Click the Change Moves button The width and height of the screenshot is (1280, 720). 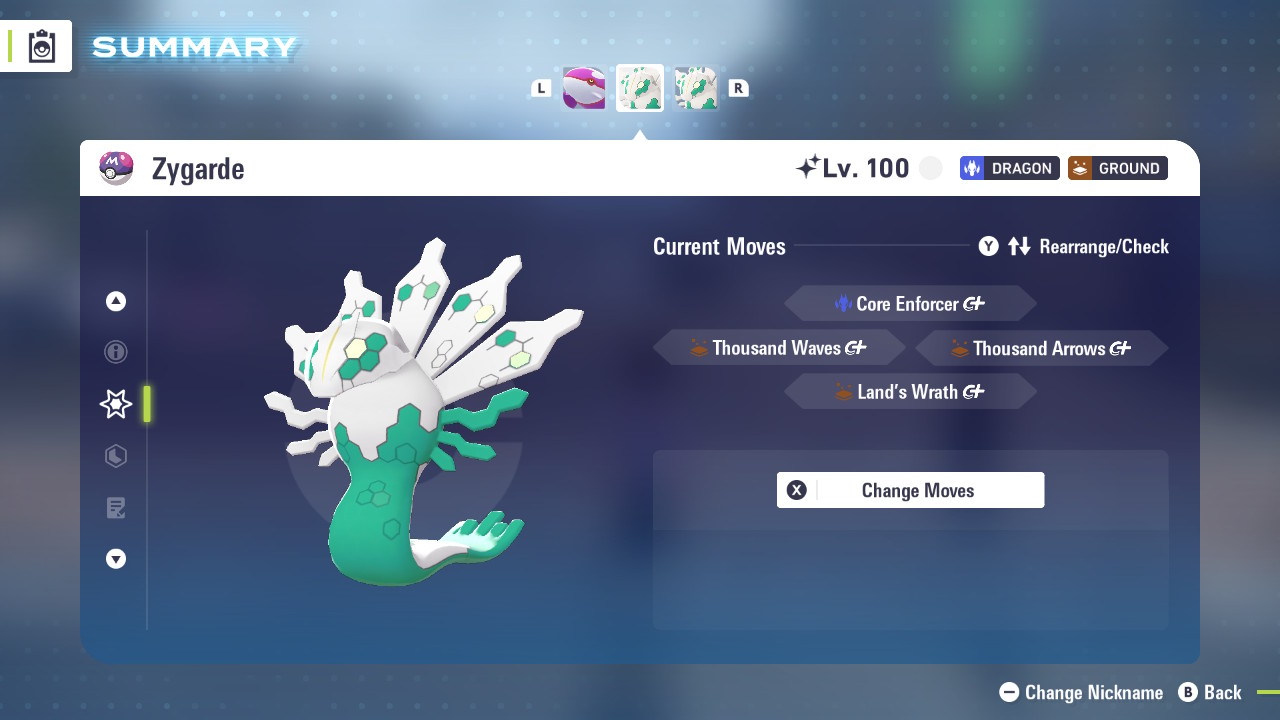910,490
